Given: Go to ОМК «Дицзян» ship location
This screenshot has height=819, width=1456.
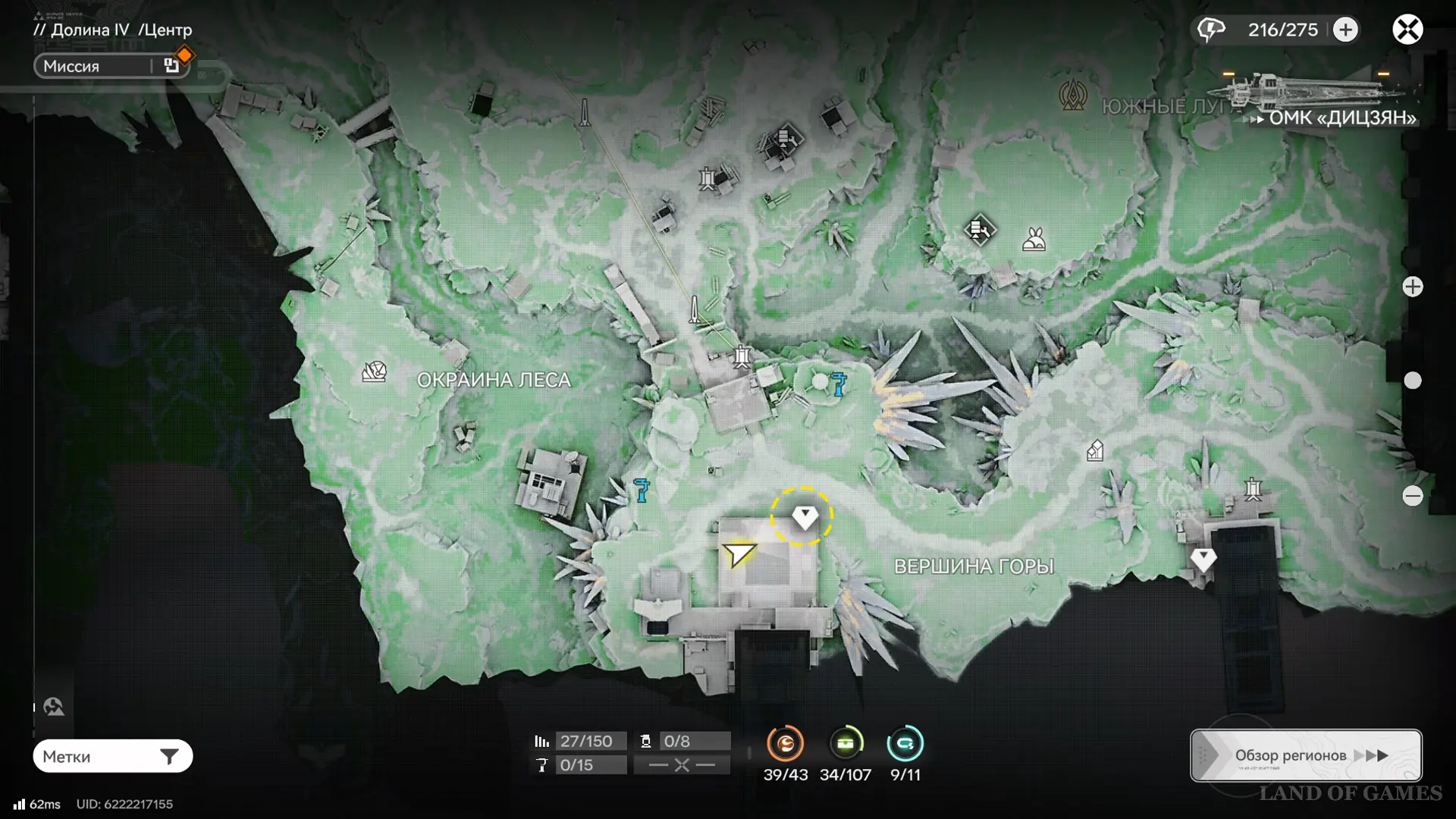Looking at the screenshot, I should [x=1341, y=118].
